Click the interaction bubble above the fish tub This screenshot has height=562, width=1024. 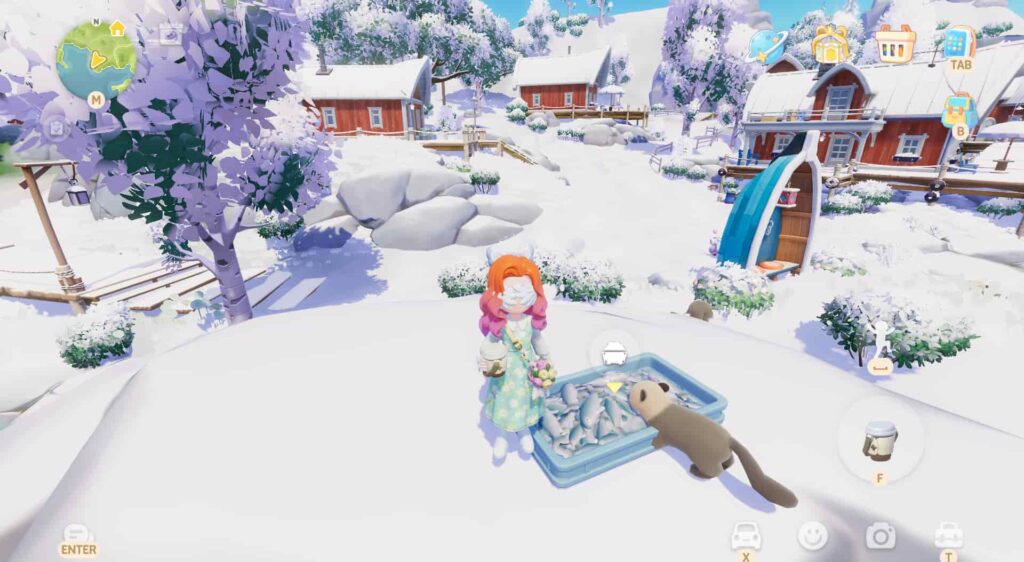(613, 353)
